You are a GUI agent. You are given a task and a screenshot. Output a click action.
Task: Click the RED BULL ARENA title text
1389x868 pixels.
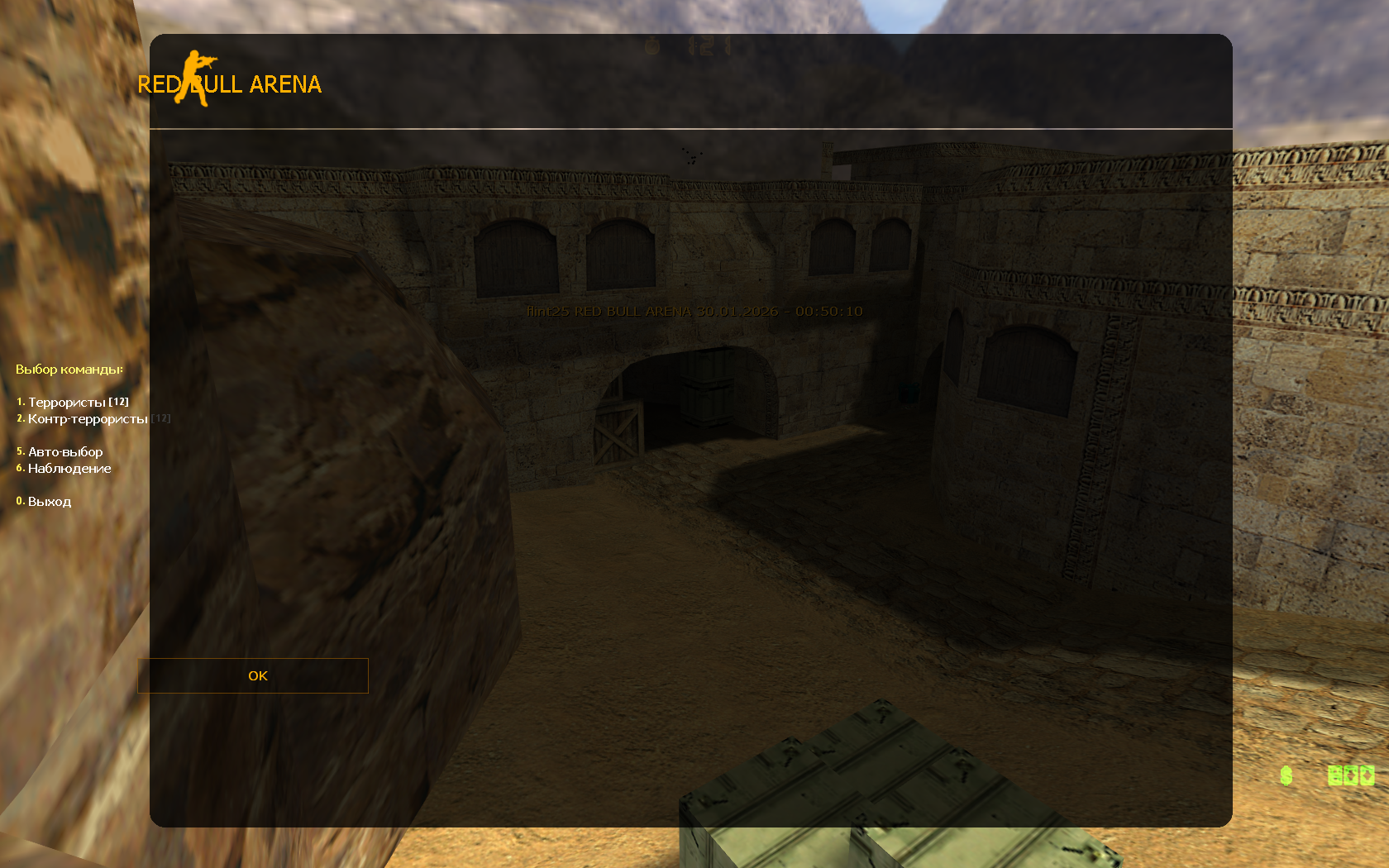click(231, 83)
